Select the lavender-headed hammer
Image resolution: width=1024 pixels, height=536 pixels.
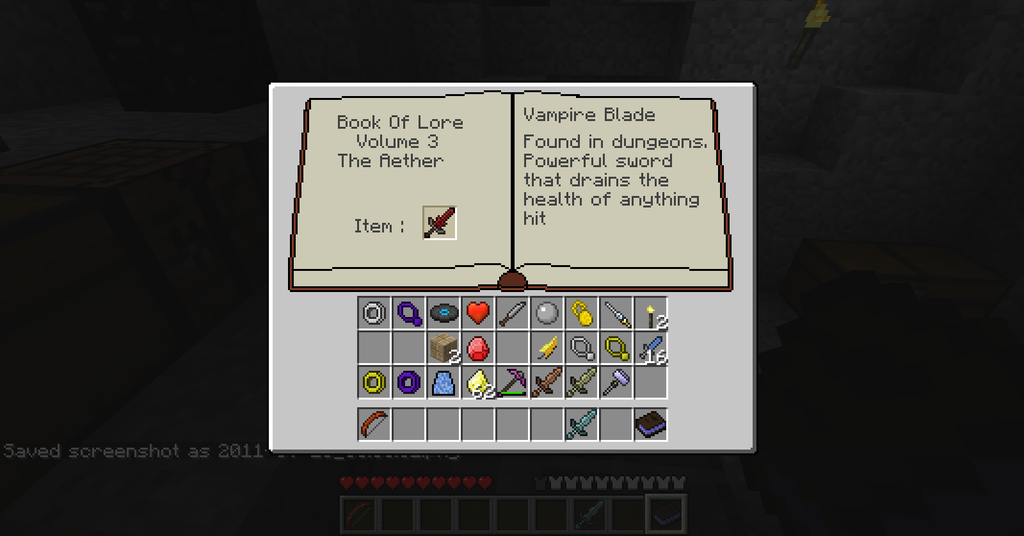[x=616, y=382]
